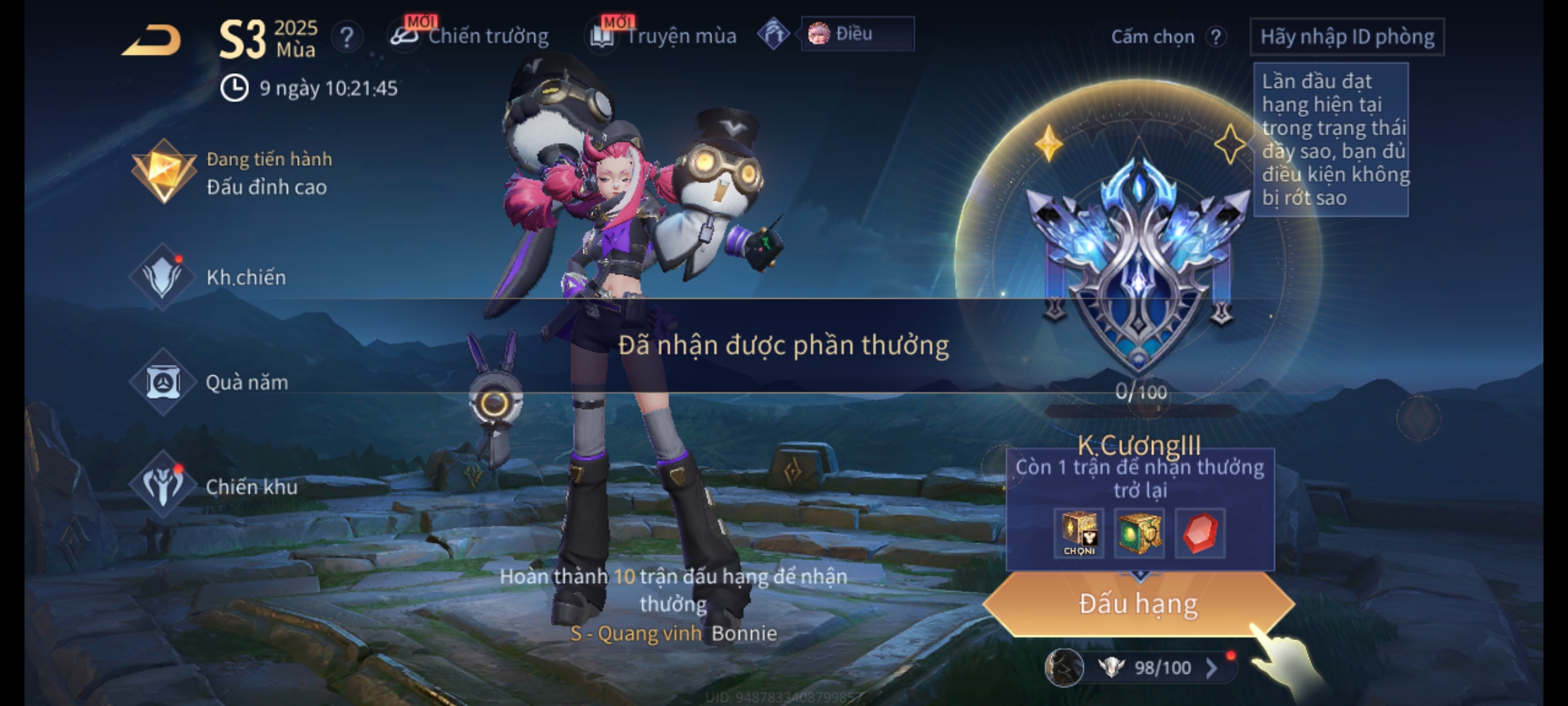Open the season help question mark

(x=347, y=37)
